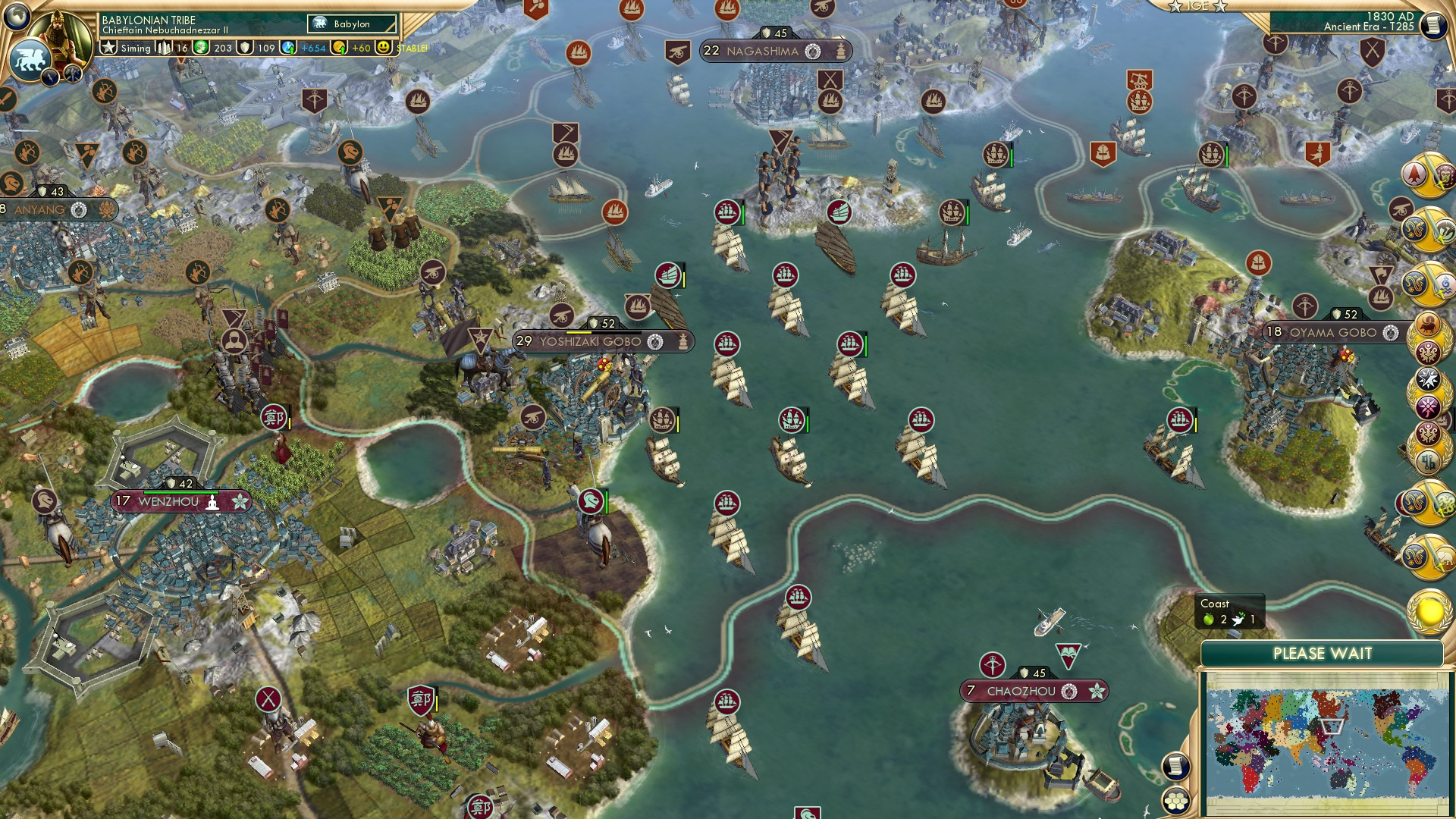Viewport: 1456px width, 819px height.
Task: Click the defense bar above Yoshizaki Gobo
Action: [x=603, y=322]
